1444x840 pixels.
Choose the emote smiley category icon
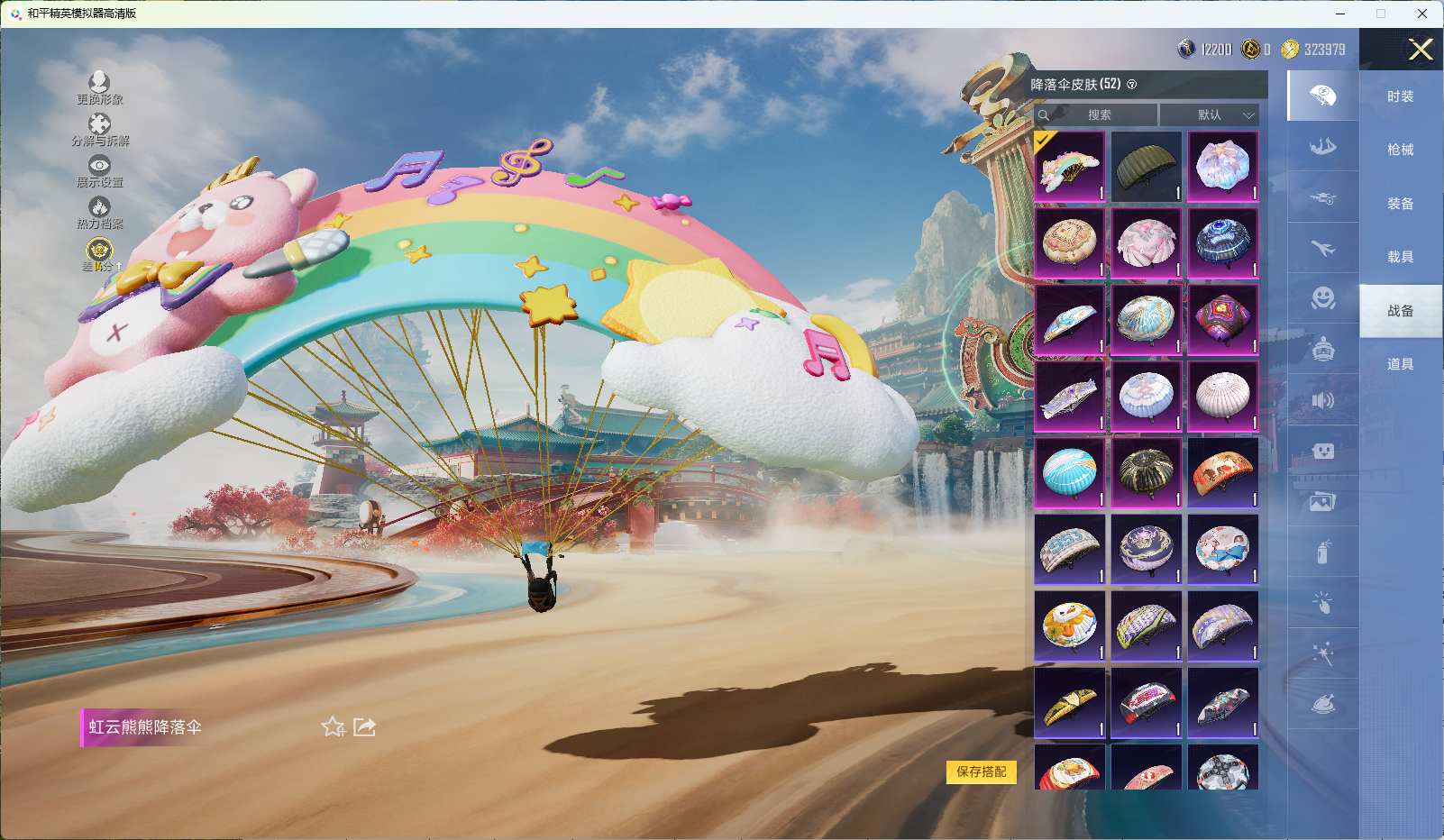coord(1322,297)
